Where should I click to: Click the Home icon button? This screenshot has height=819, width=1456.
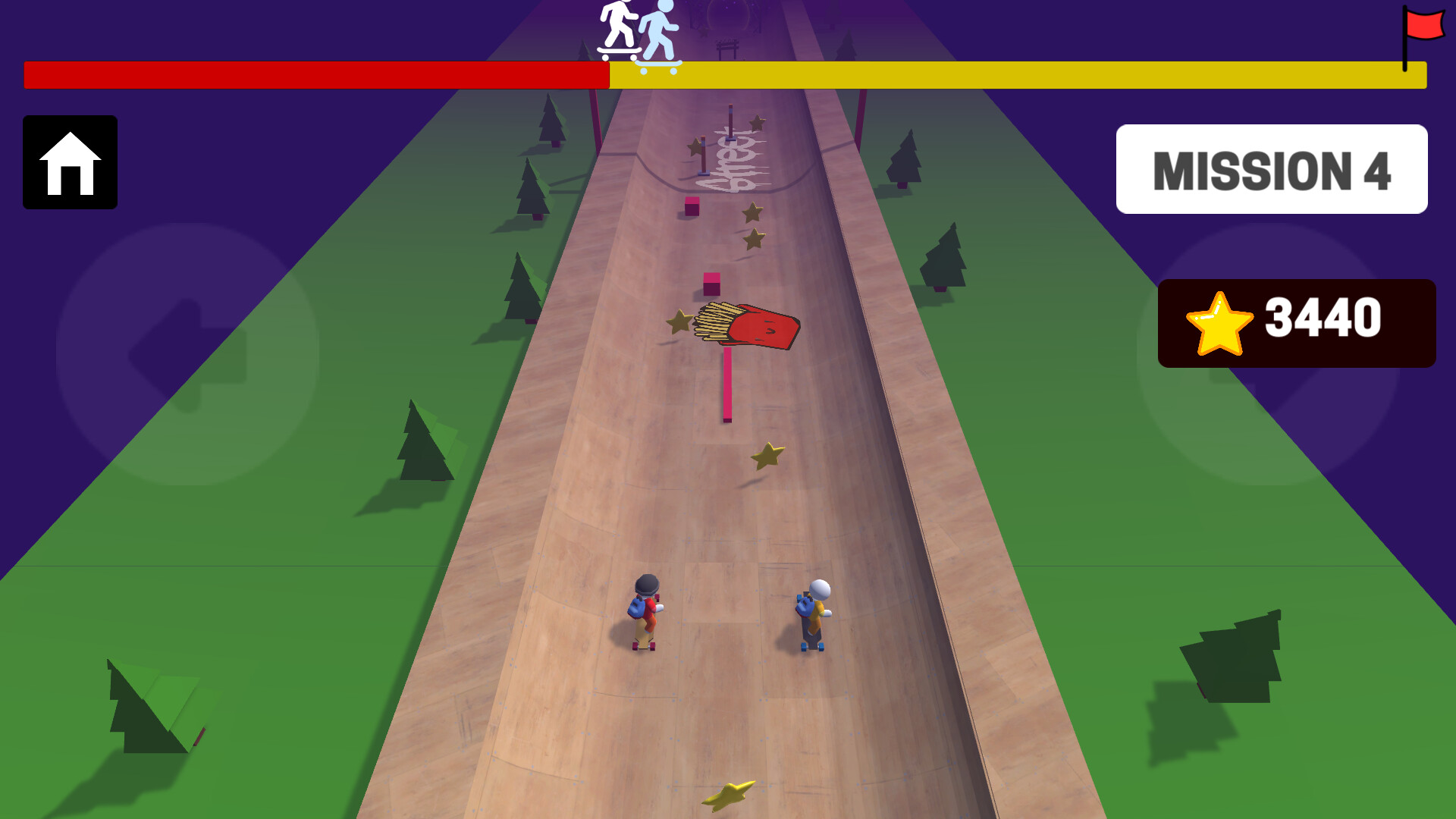pos(70,163)
